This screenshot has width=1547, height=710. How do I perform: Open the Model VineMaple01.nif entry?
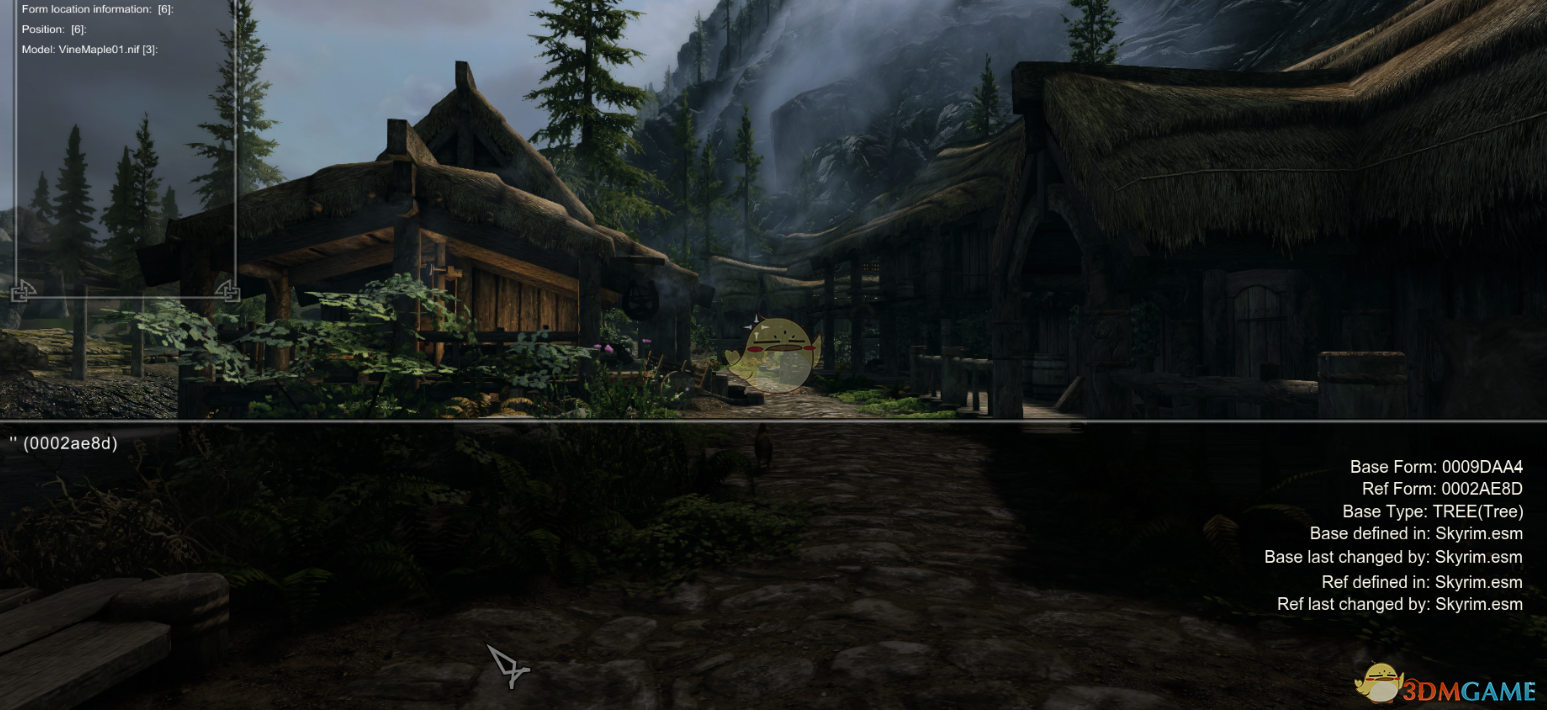tap(89, 49)
